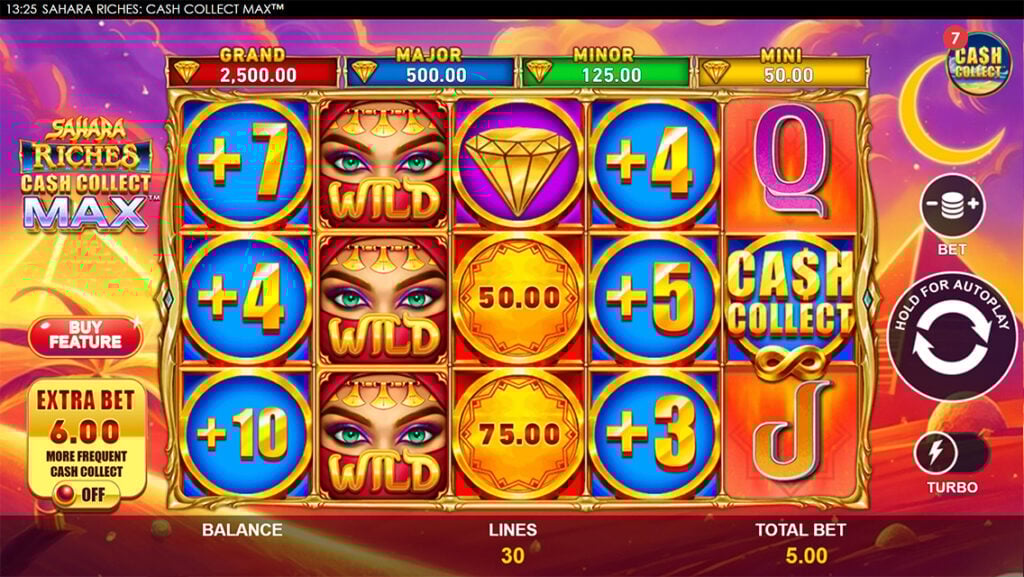Enable Turbo mode with the lightning toggle
1024x577 pixels.
click(x=950, y=453)
